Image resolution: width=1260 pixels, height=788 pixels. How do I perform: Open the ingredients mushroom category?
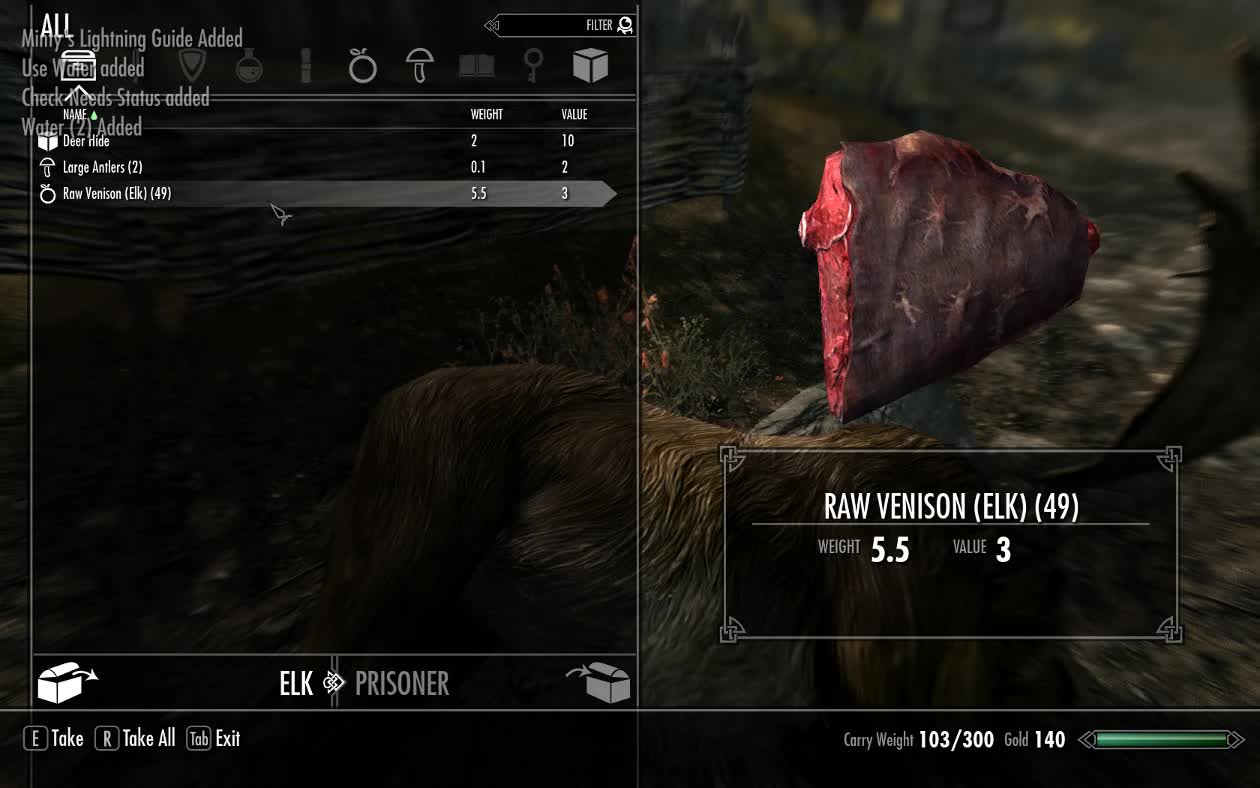coord(420,67)
